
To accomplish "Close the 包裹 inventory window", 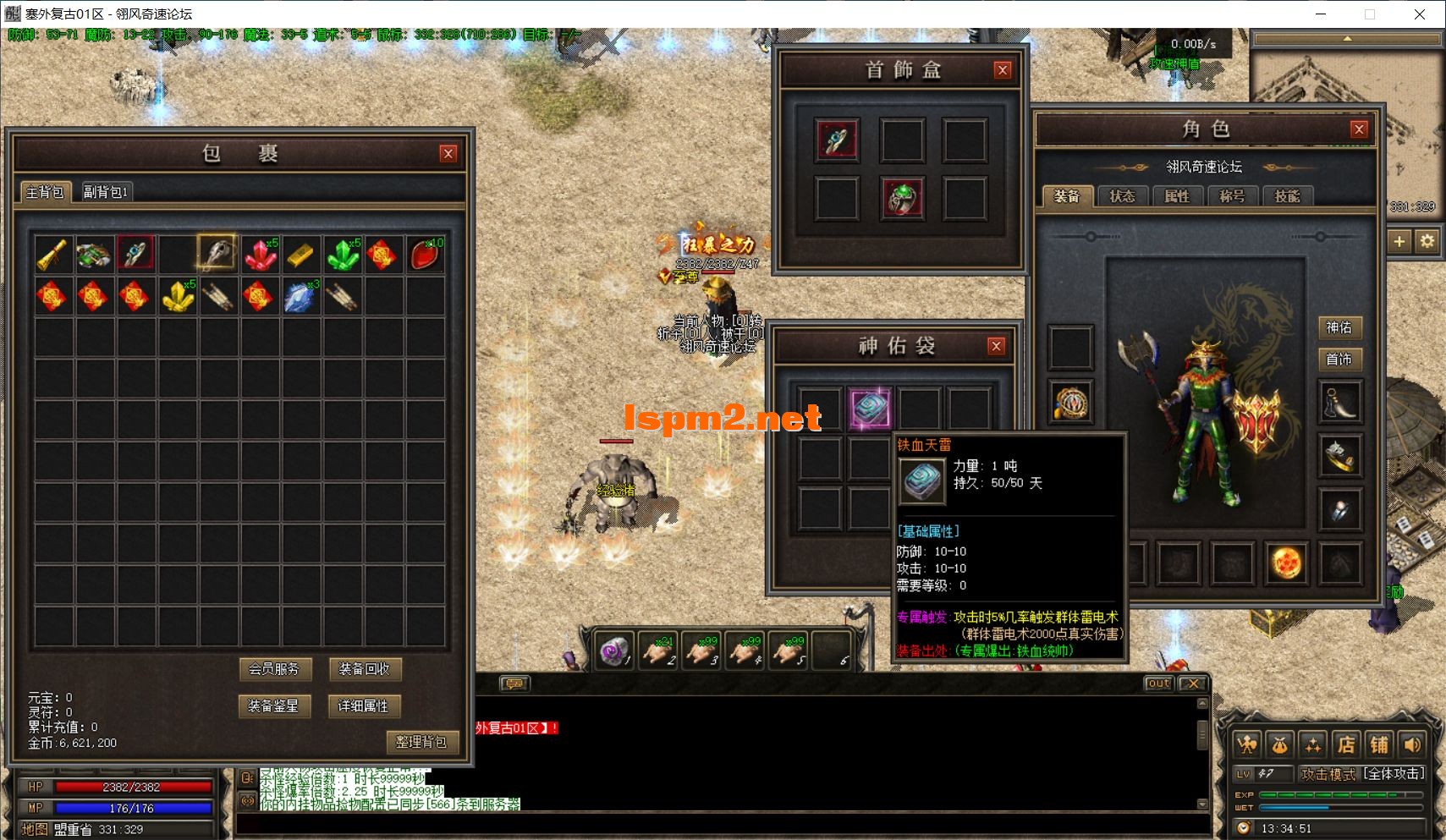I will tap(448, 153).
